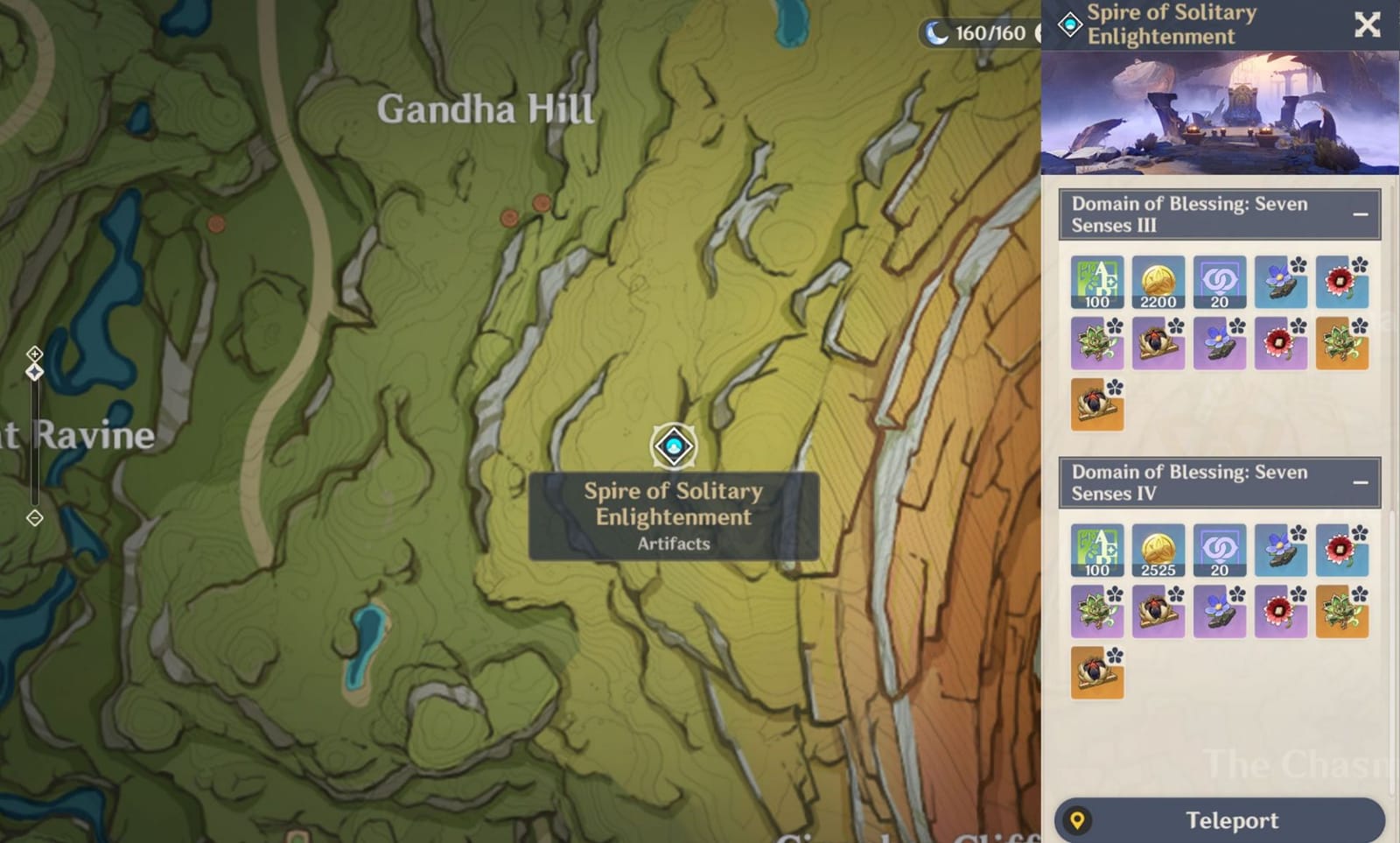This screenshot has width=1400, height=843.
Task: Select the Adventure EXP reward icon
Action: click(x=1097, y=282)
